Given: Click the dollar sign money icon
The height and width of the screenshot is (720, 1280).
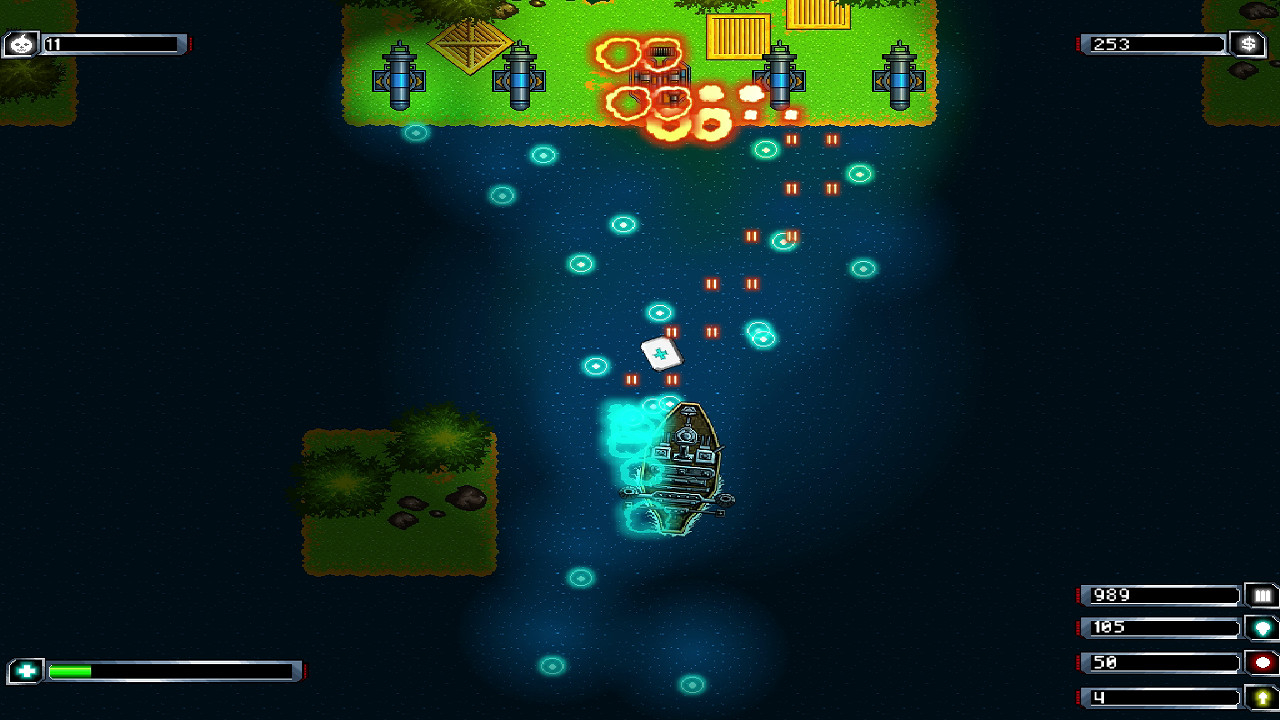Looking at the screenshot, I should 1248,44.
